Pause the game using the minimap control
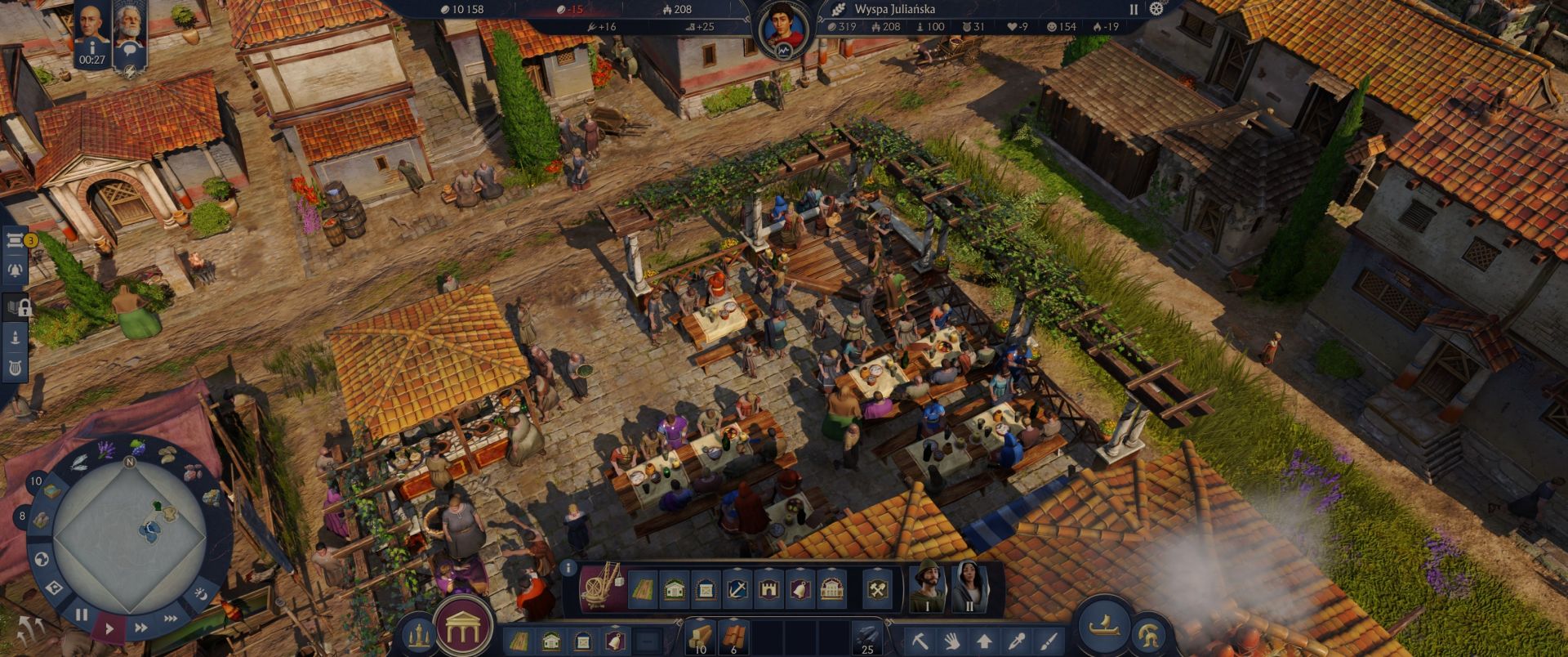 tap(82, 615)
